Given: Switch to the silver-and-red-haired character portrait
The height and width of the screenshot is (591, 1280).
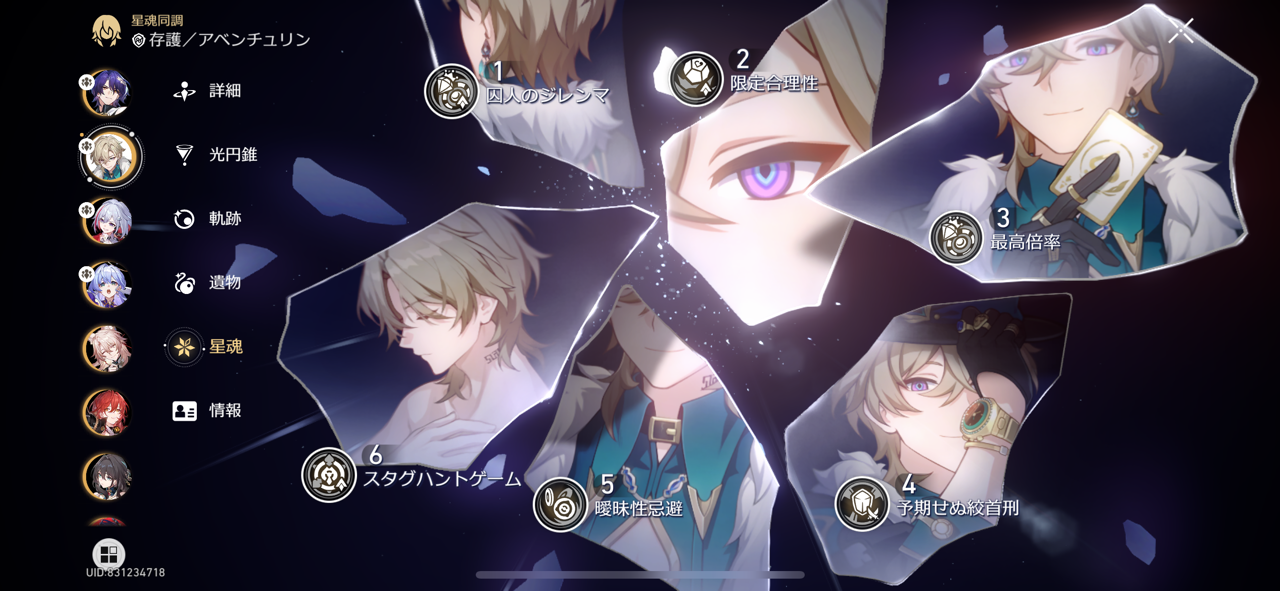Looking at the screenshot, I should coord(107,221).
